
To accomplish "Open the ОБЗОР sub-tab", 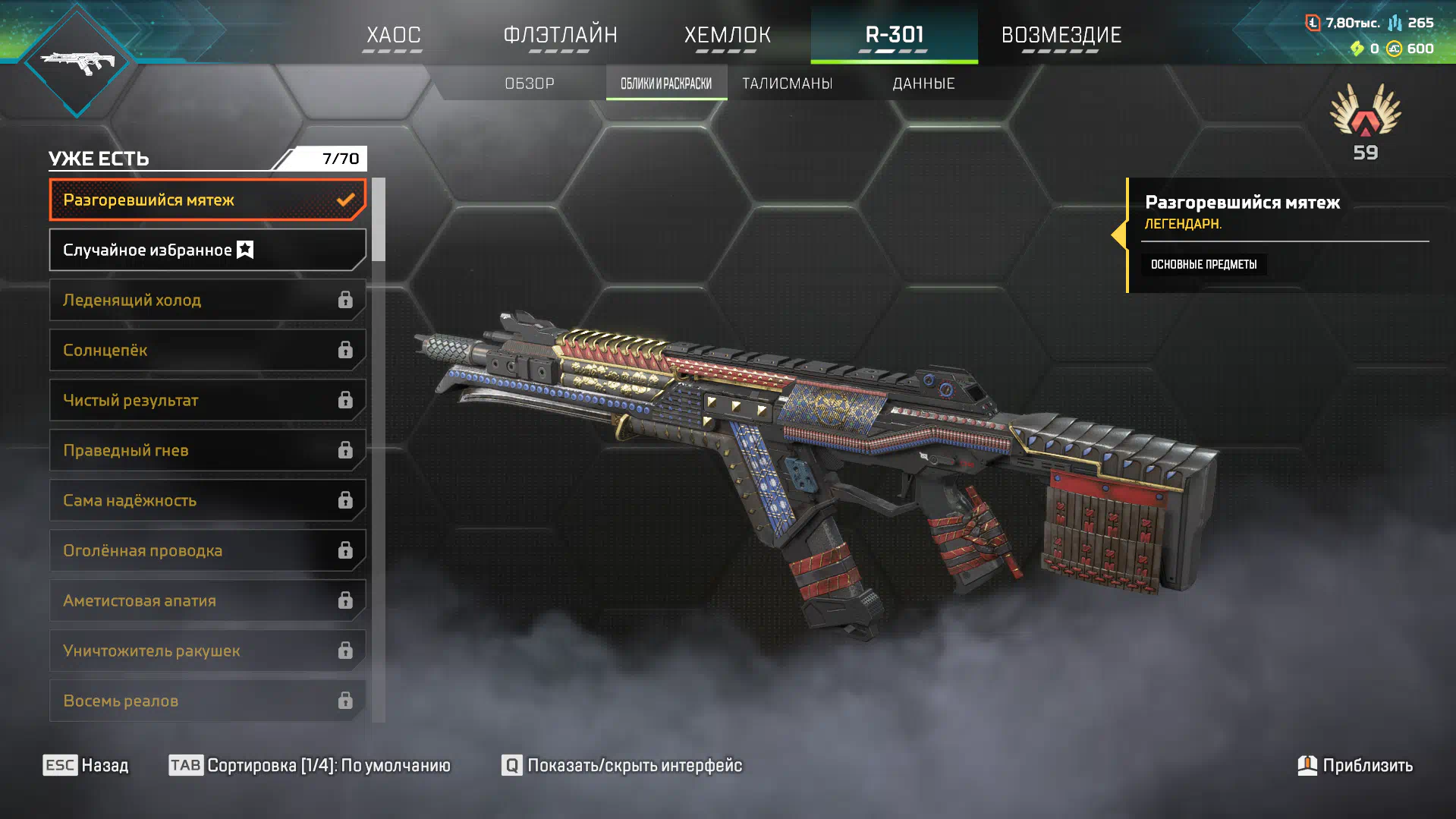I will [530, 83].
